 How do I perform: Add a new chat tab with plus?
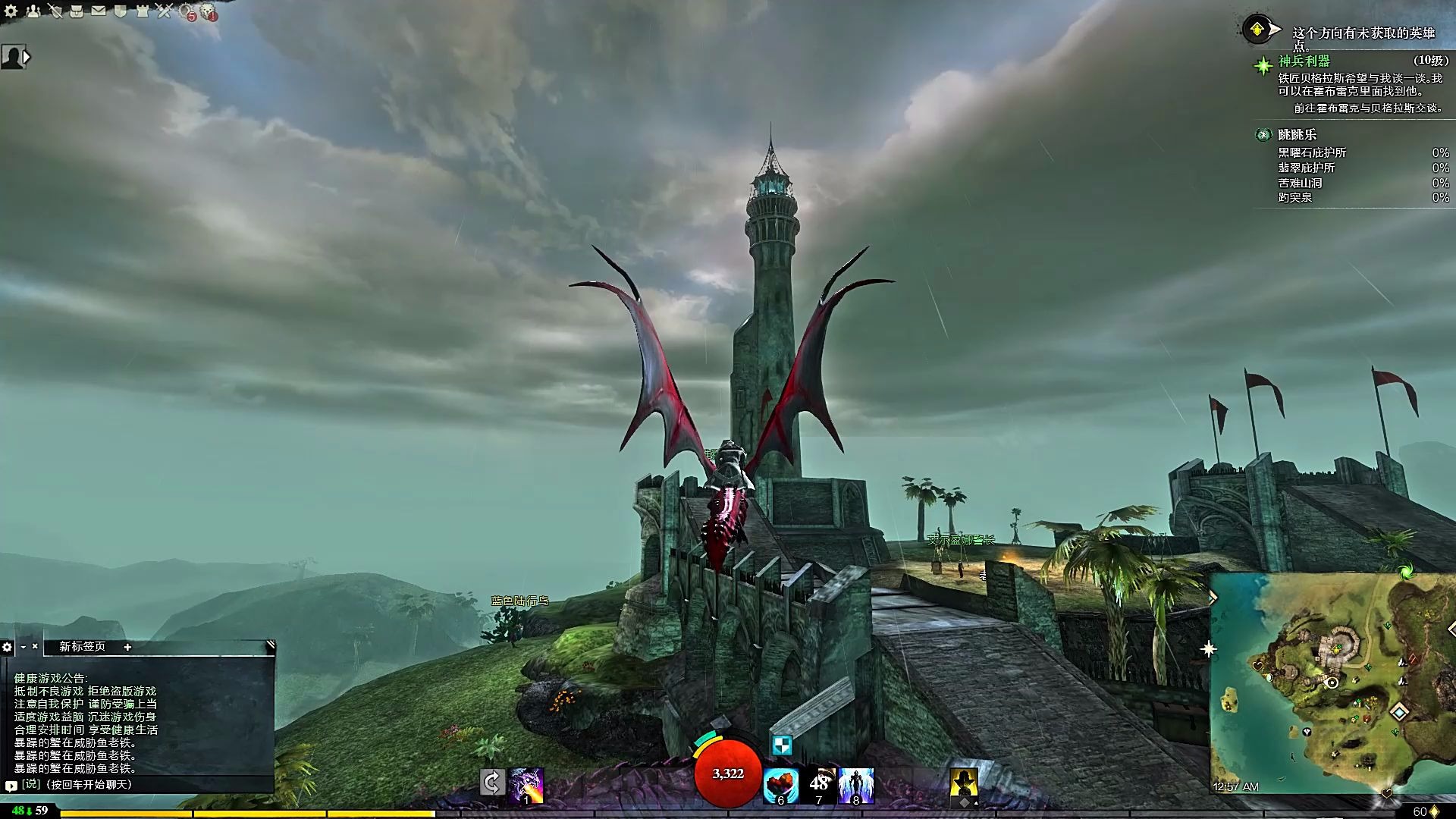(127, 647)
